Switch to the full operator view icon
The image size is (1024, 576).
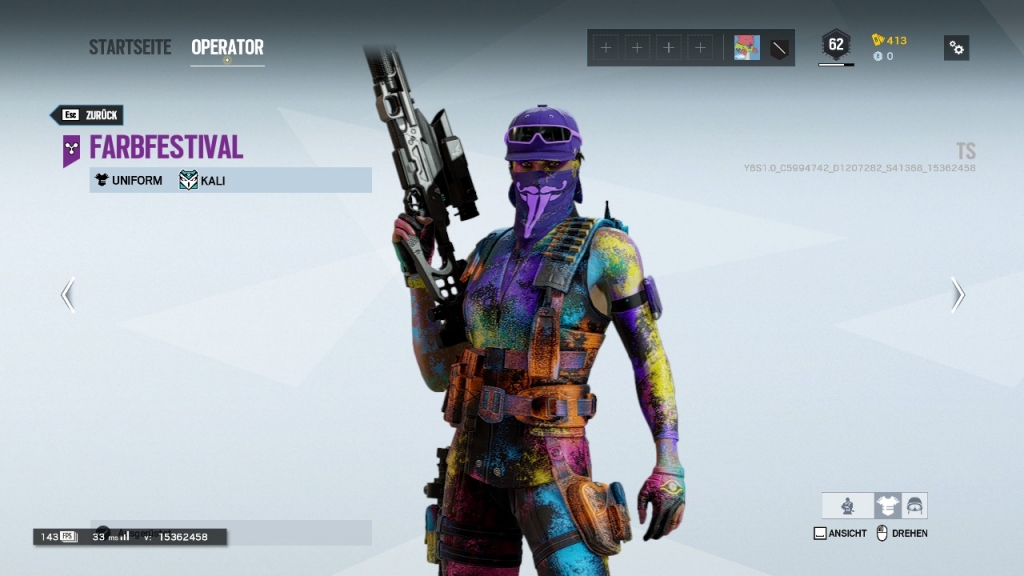pyautogui.click(x=847, y=506)
